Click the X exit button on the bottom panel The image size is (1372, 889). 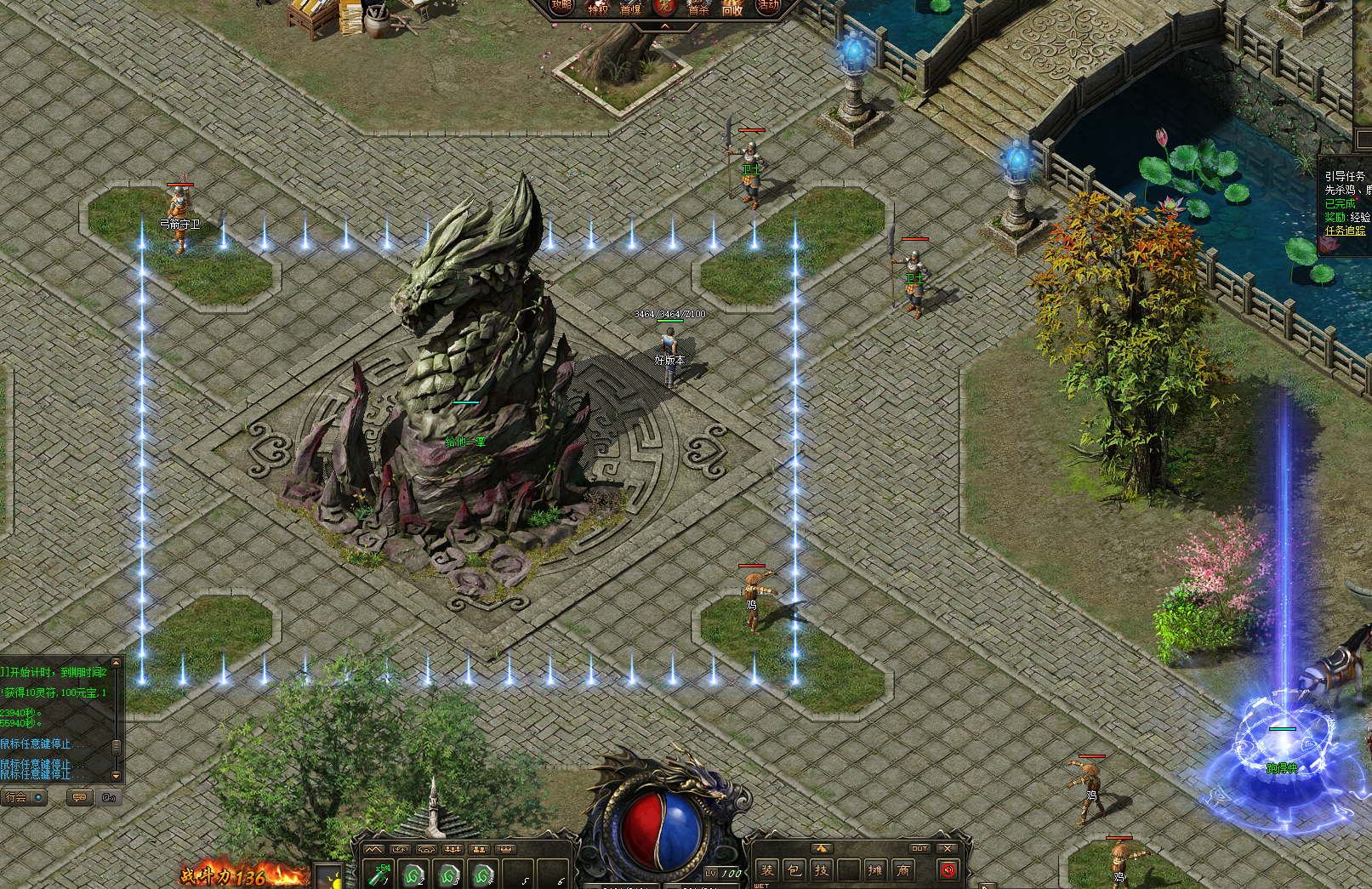click(x=948, y=848)
